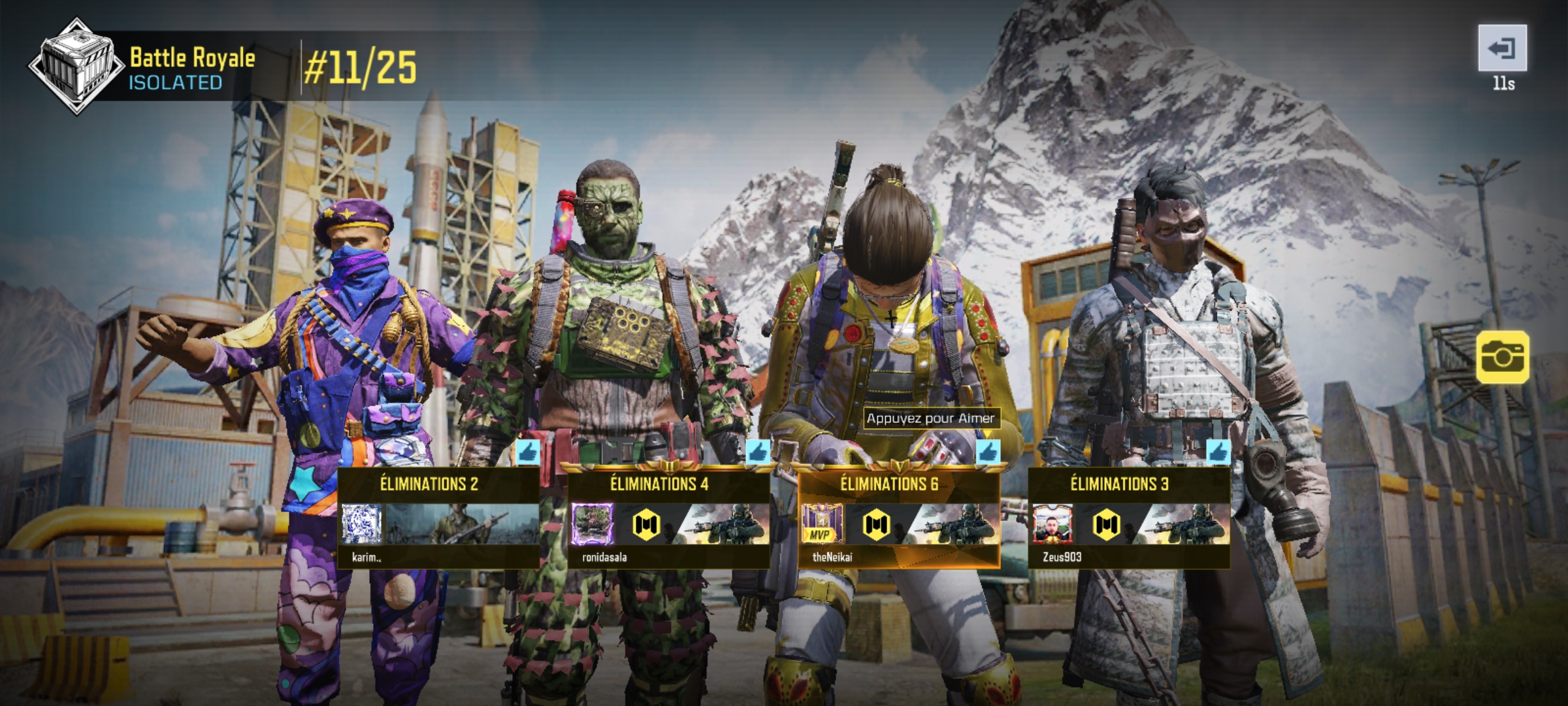
Task: Give a thumbs-up to karim
Action: pyautogui.click(x=528, y=452)
